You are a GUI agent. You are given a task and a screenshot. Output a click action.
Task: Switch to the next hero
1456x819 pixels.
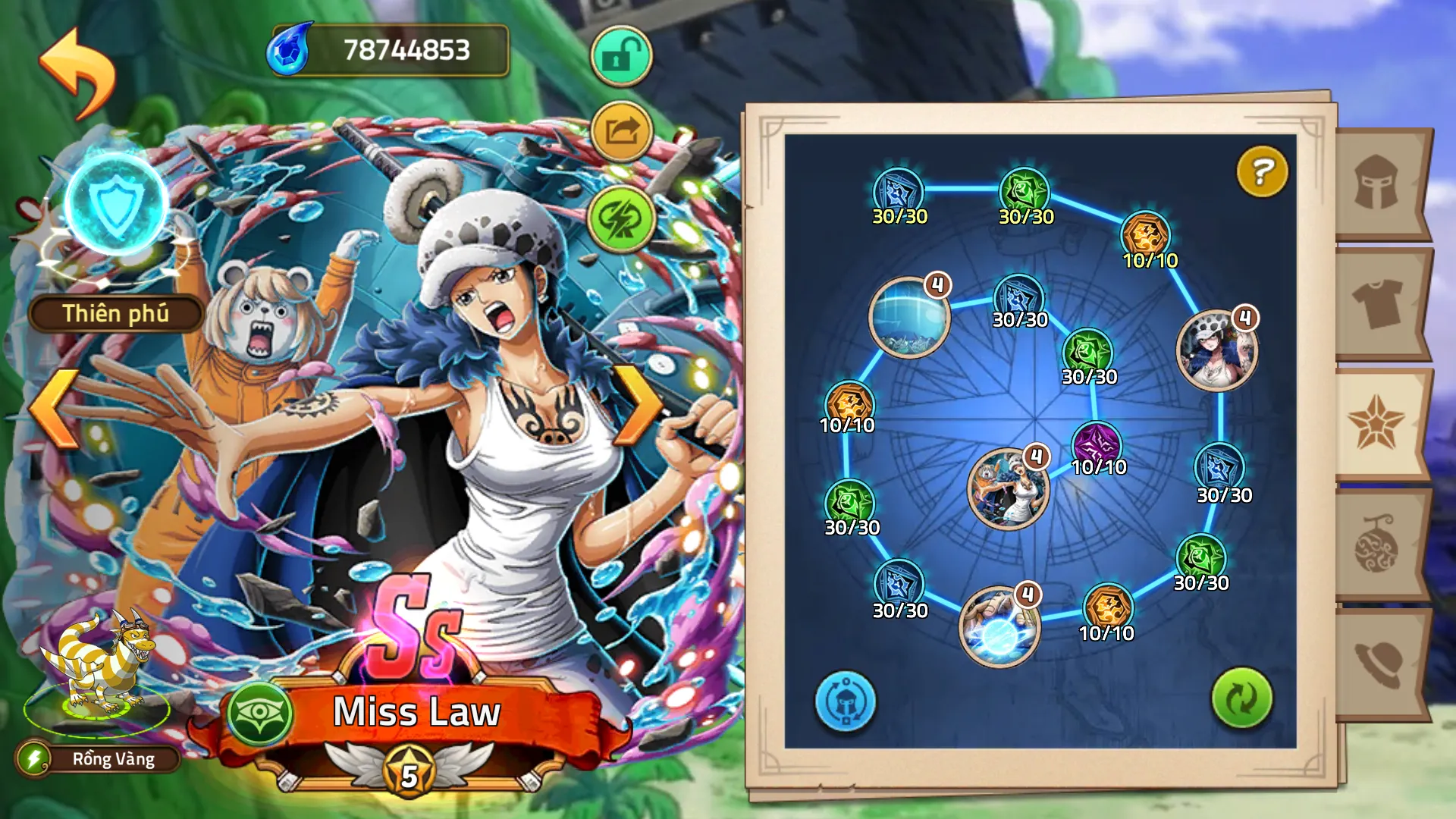click(x=637, y=406)
